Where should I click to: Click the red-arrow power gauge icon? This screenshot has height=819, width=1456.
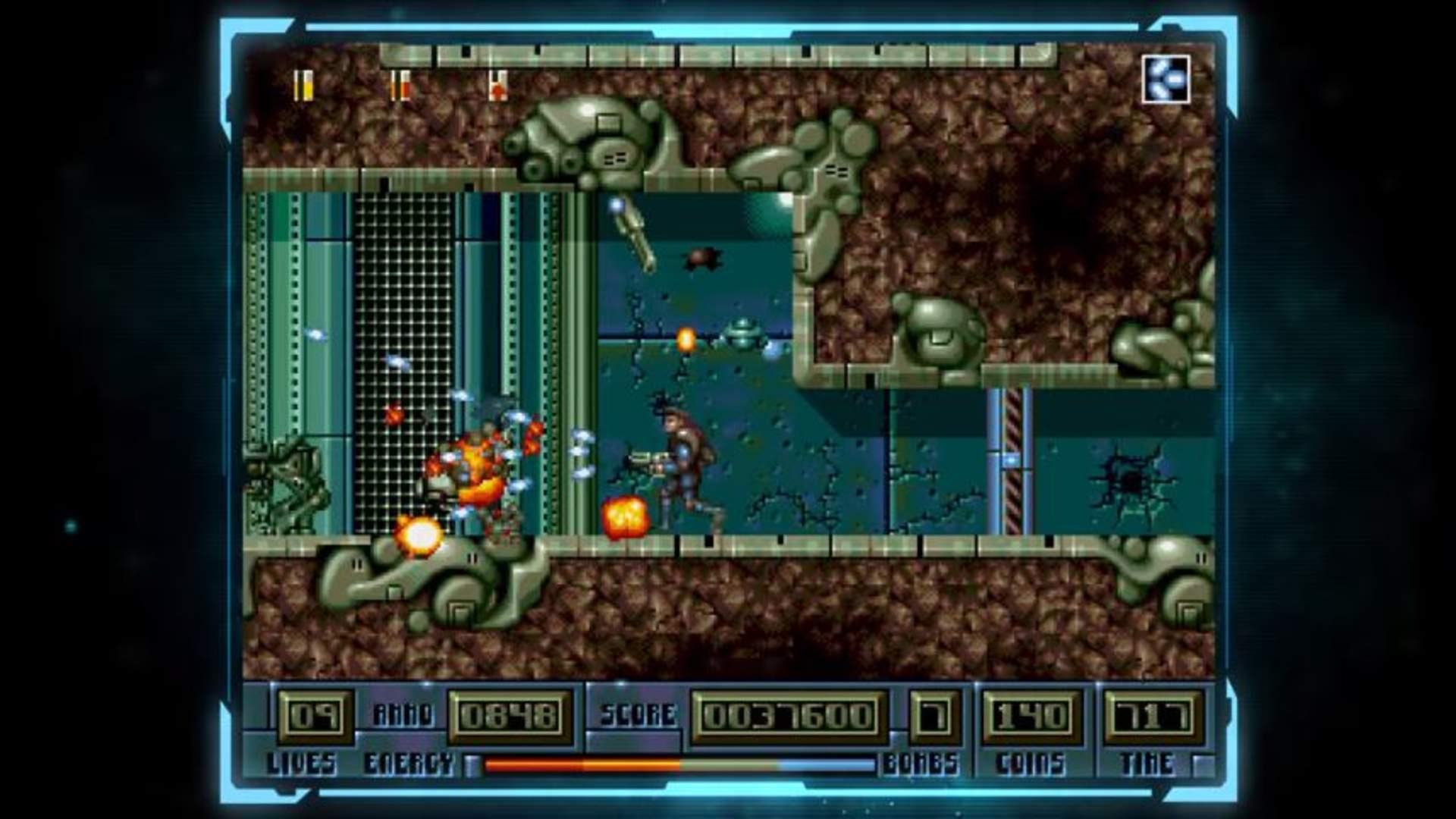coord(497,86)
